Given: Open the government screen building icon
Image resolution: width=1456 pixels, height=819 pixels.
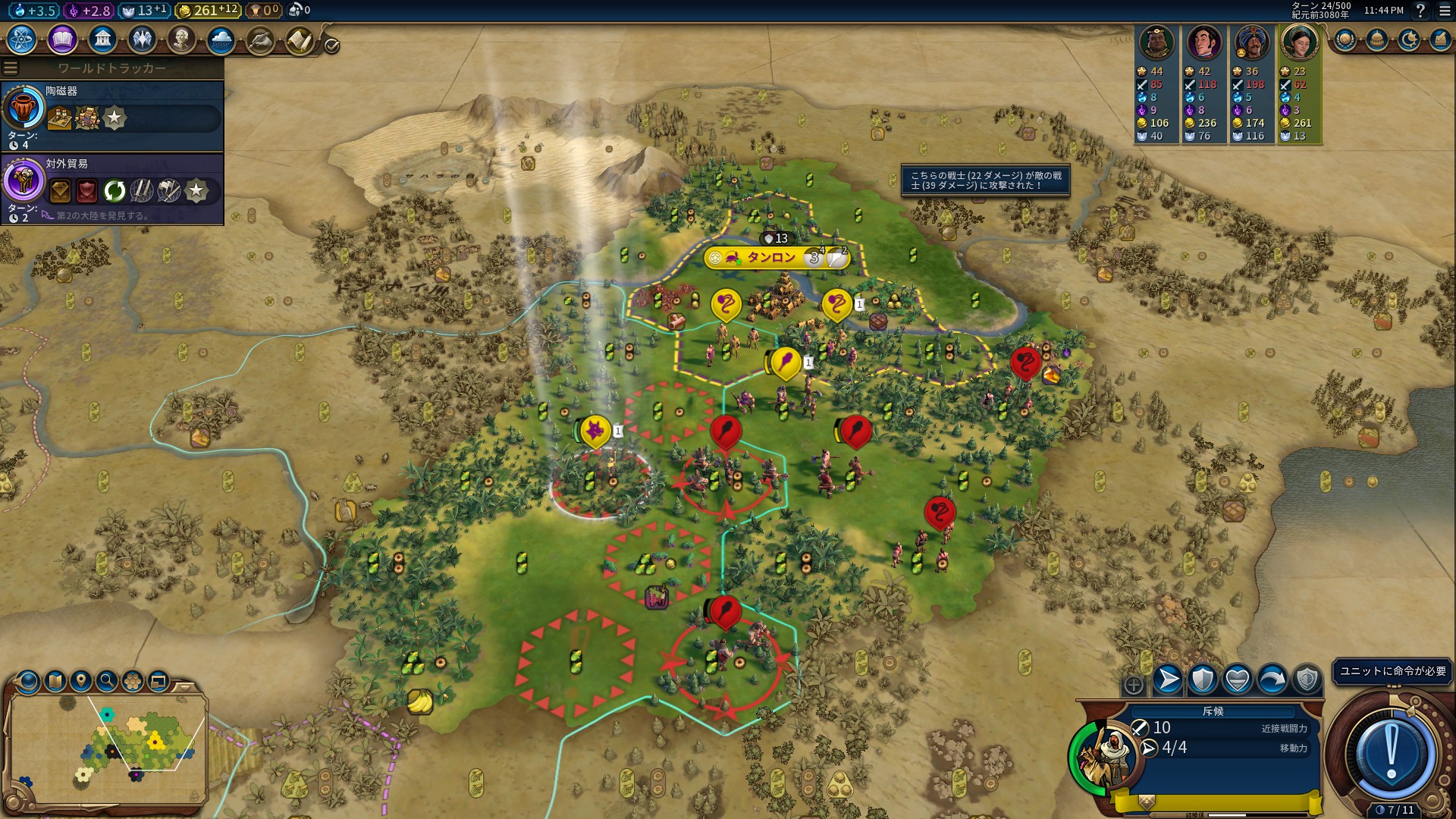Looking at the screenshot, I should (102, 39).
